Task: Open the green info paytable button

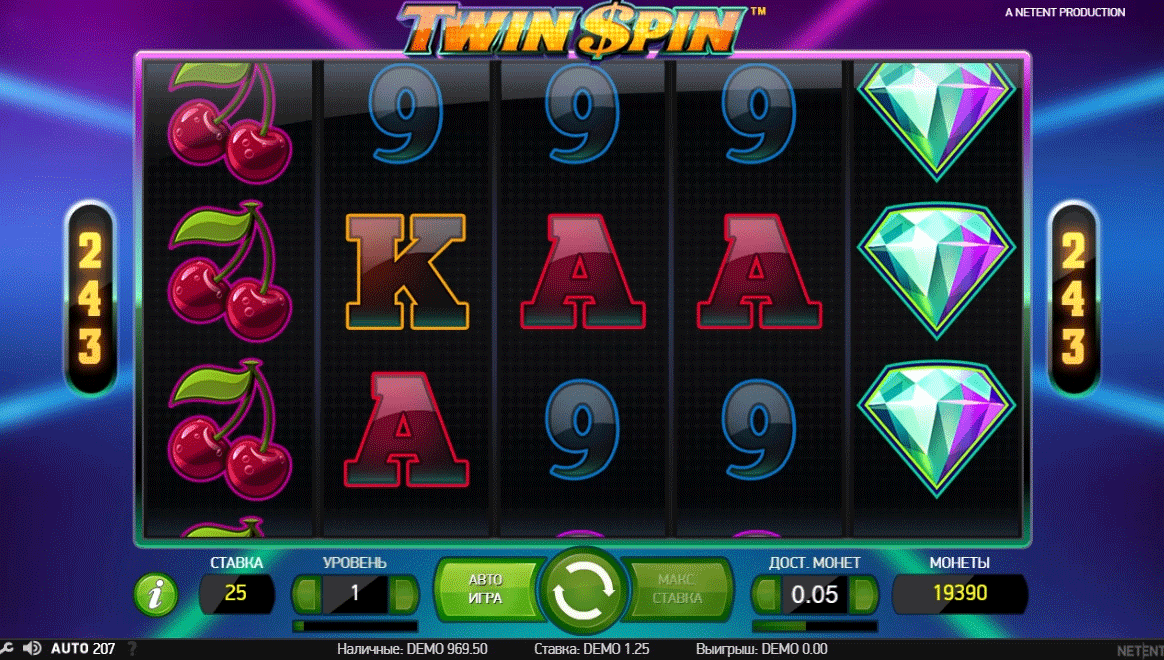Action: [156, 596]
